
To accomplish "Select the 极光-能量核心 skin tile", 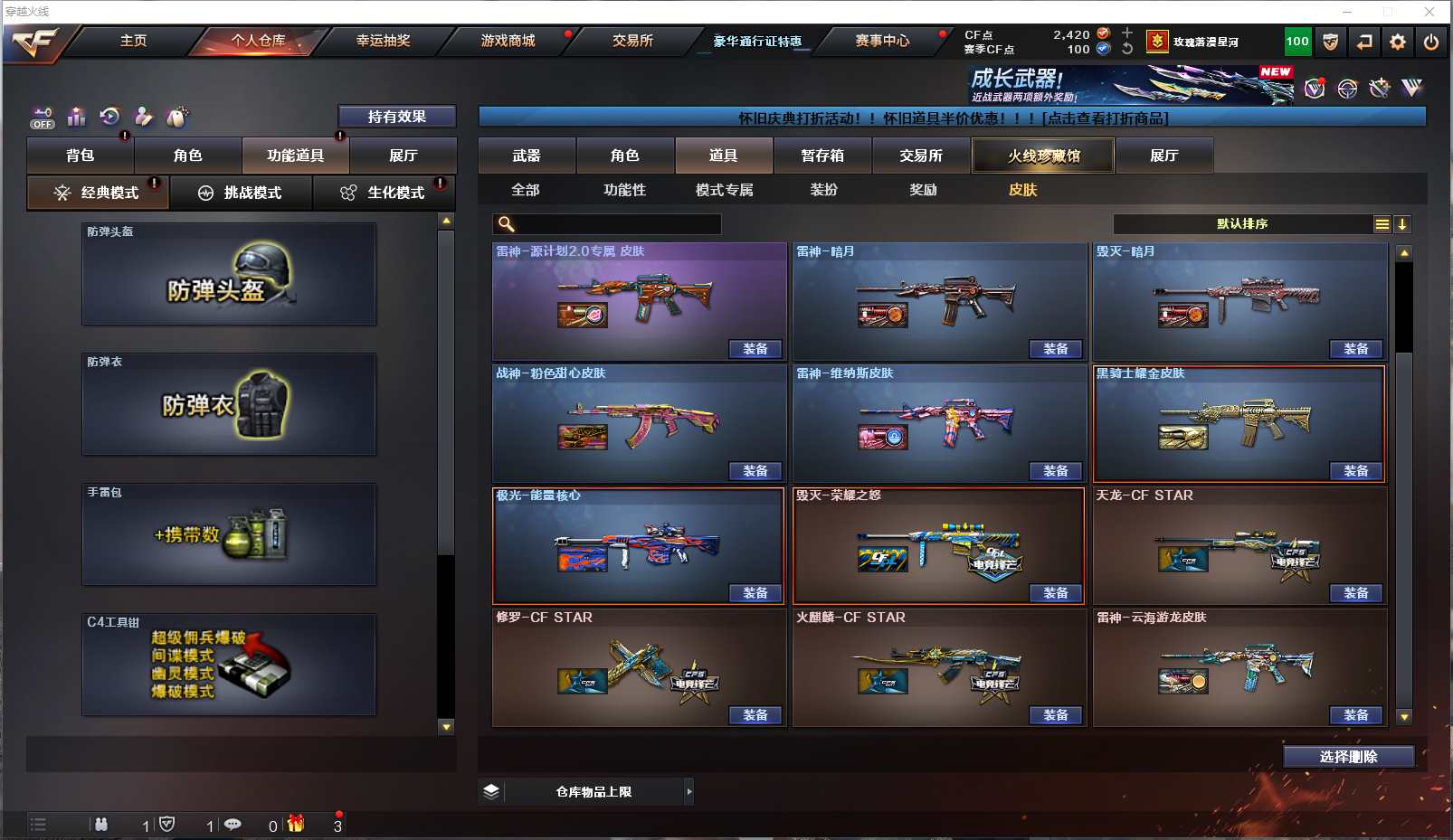I will click(x=637, y=545).
